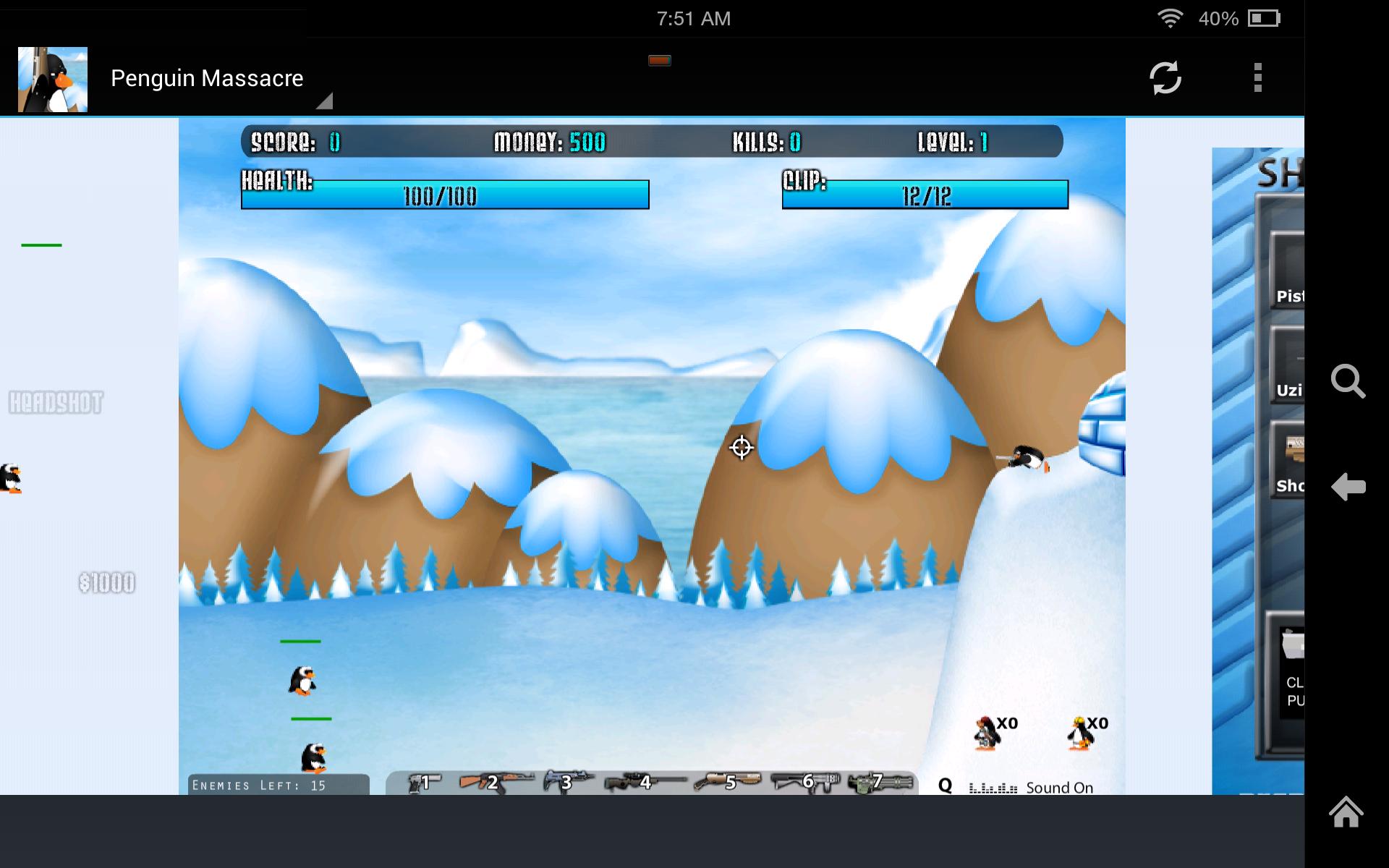The image size is (1389, 868).
Task: Toggle the sound equalizer bars icon
Action: pos(993,787)
